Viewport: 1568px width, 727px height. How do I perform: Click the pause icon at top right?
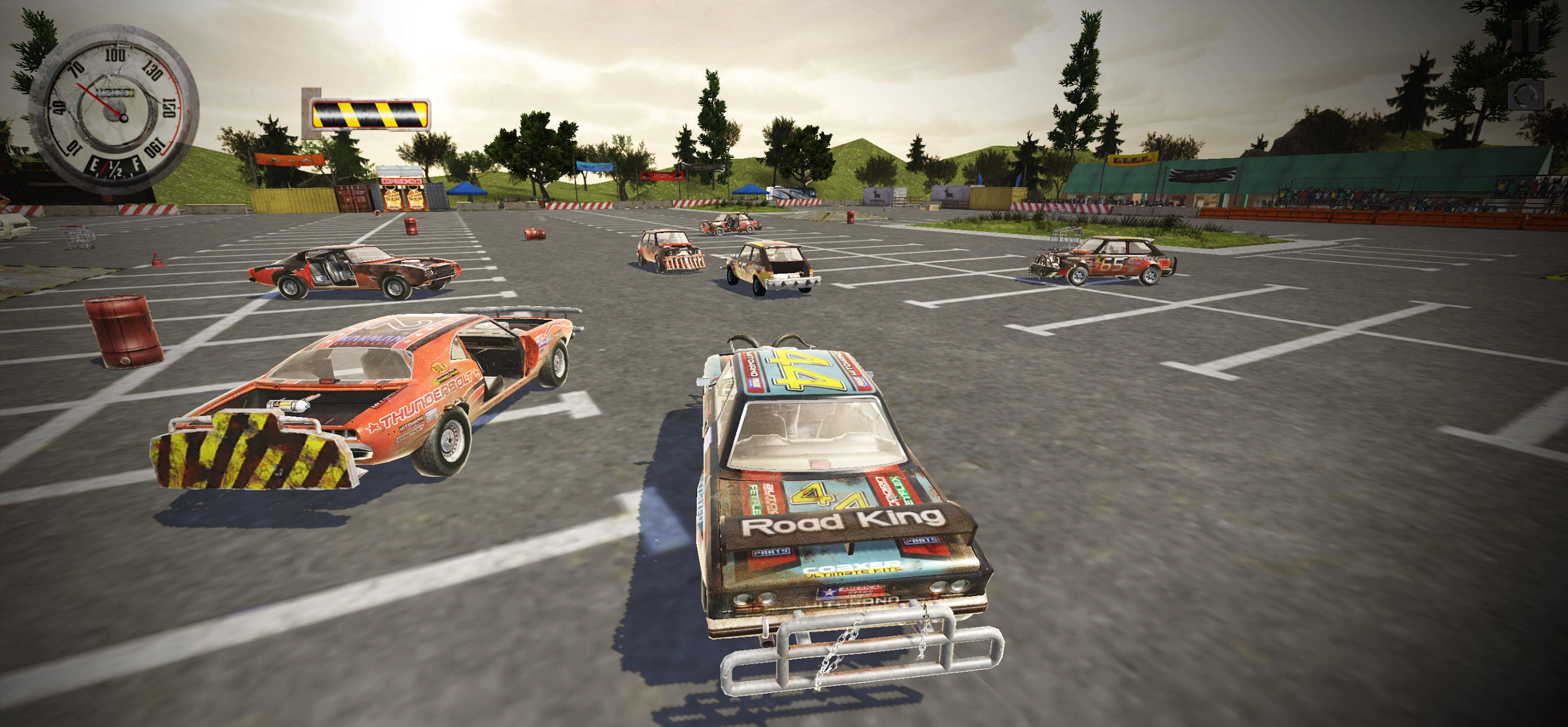click(1525, 37)
